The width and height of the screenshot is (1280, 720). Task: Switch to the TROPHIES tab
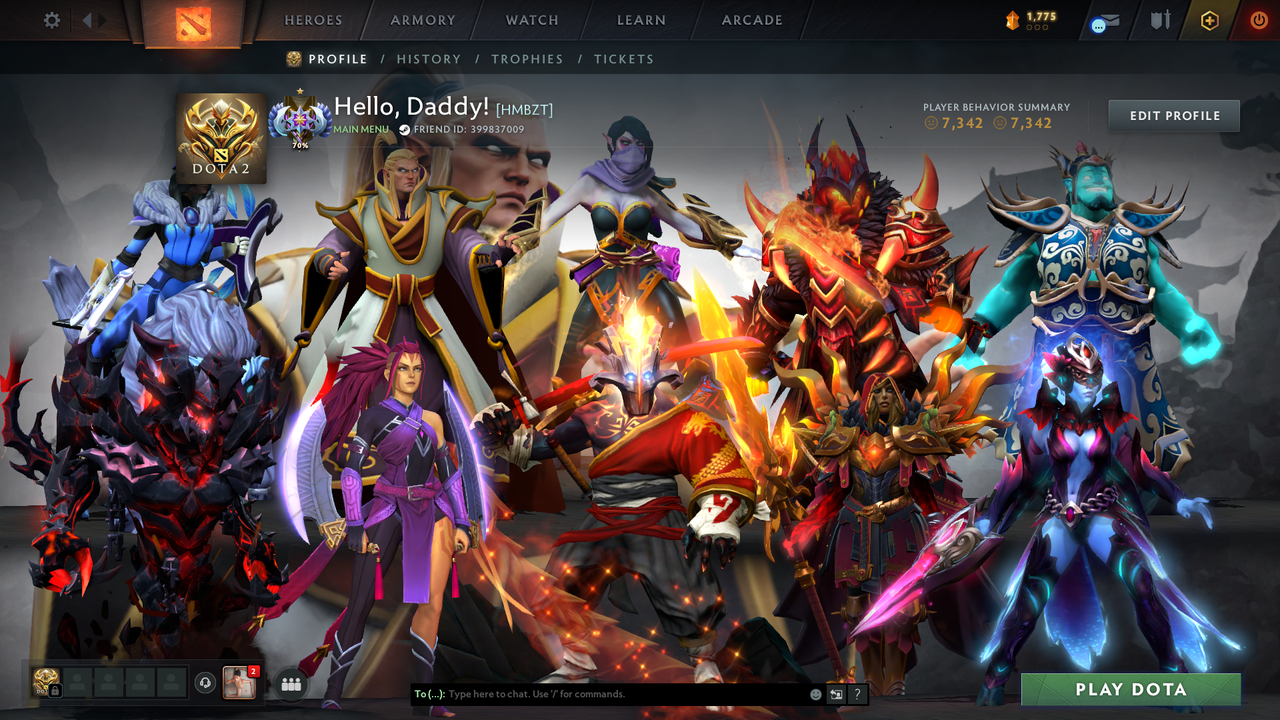527,59
